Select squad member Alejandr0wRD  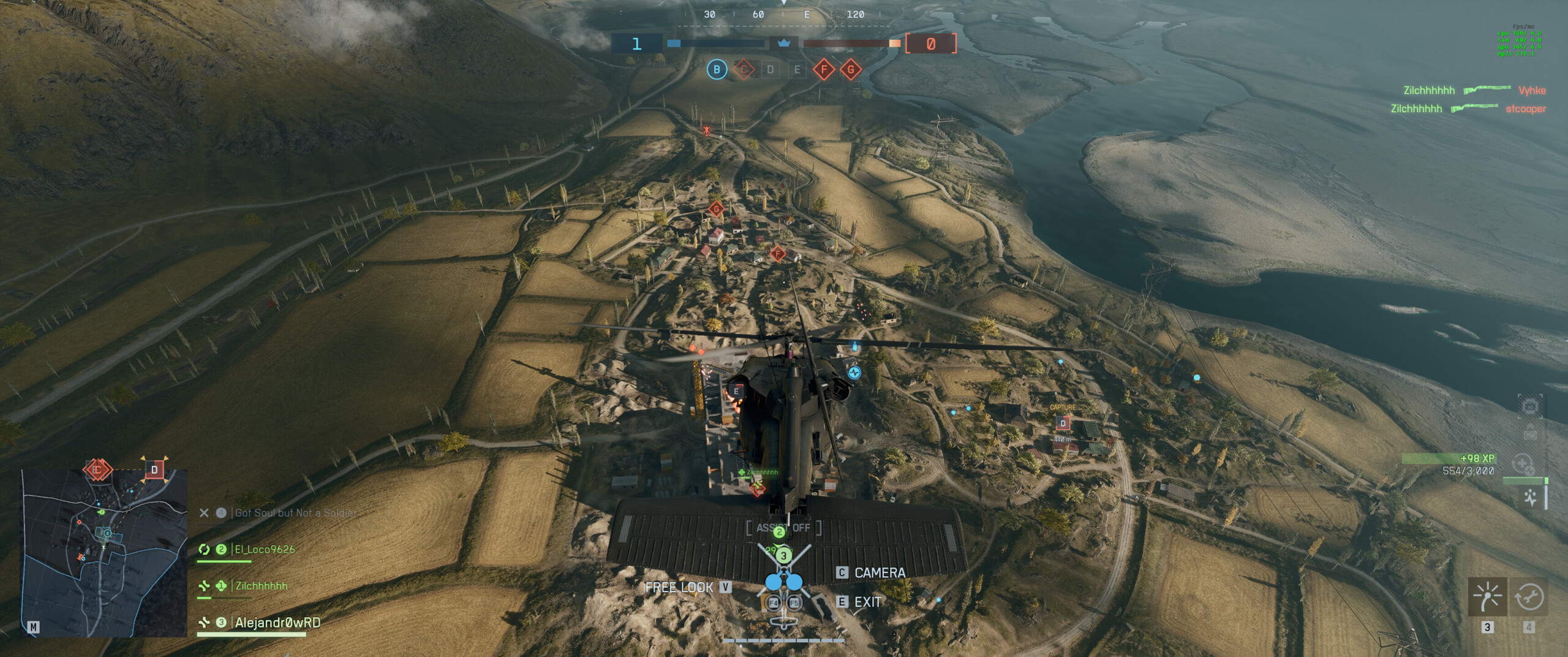[277, 623]
